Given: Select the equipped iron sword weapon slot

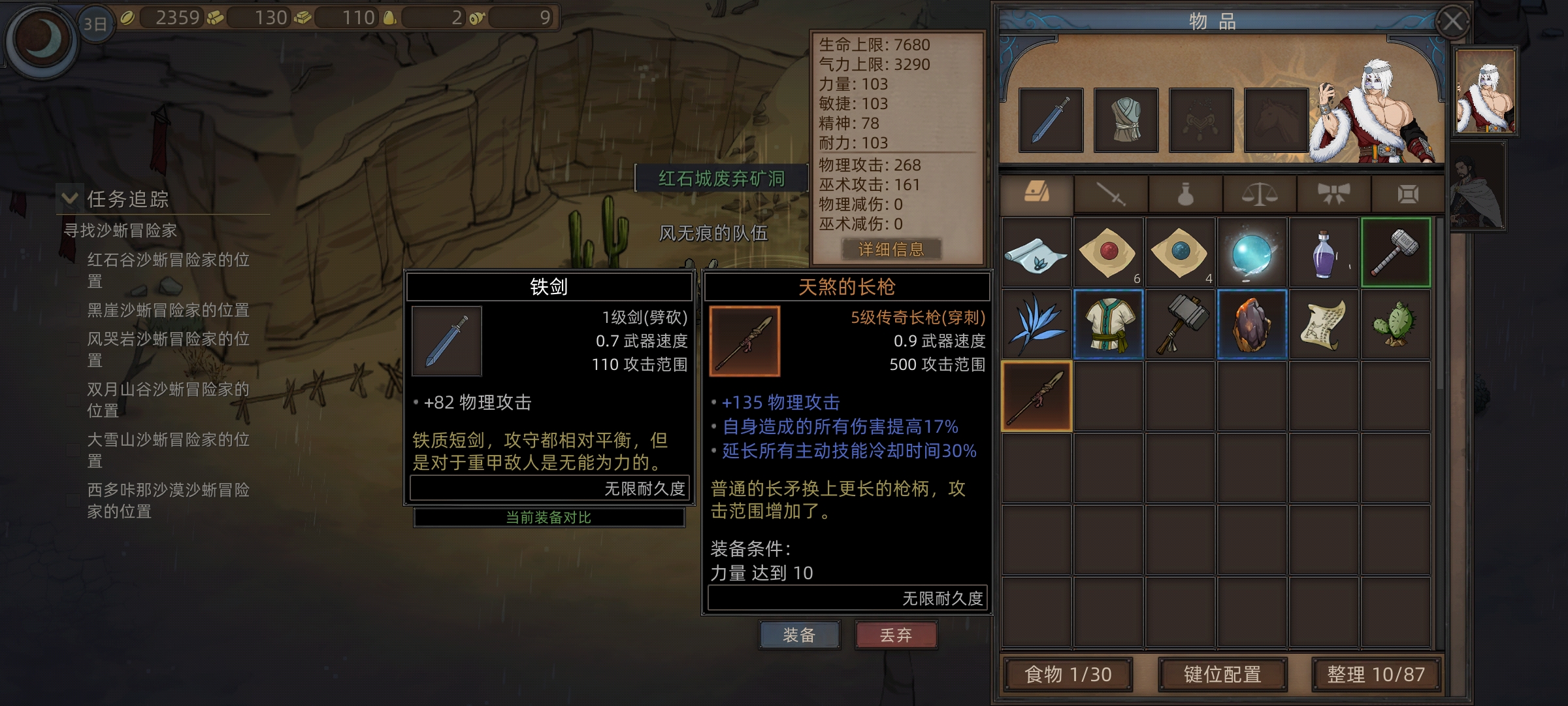Looking at the screenshot, I should click(x=1051, y=120).
